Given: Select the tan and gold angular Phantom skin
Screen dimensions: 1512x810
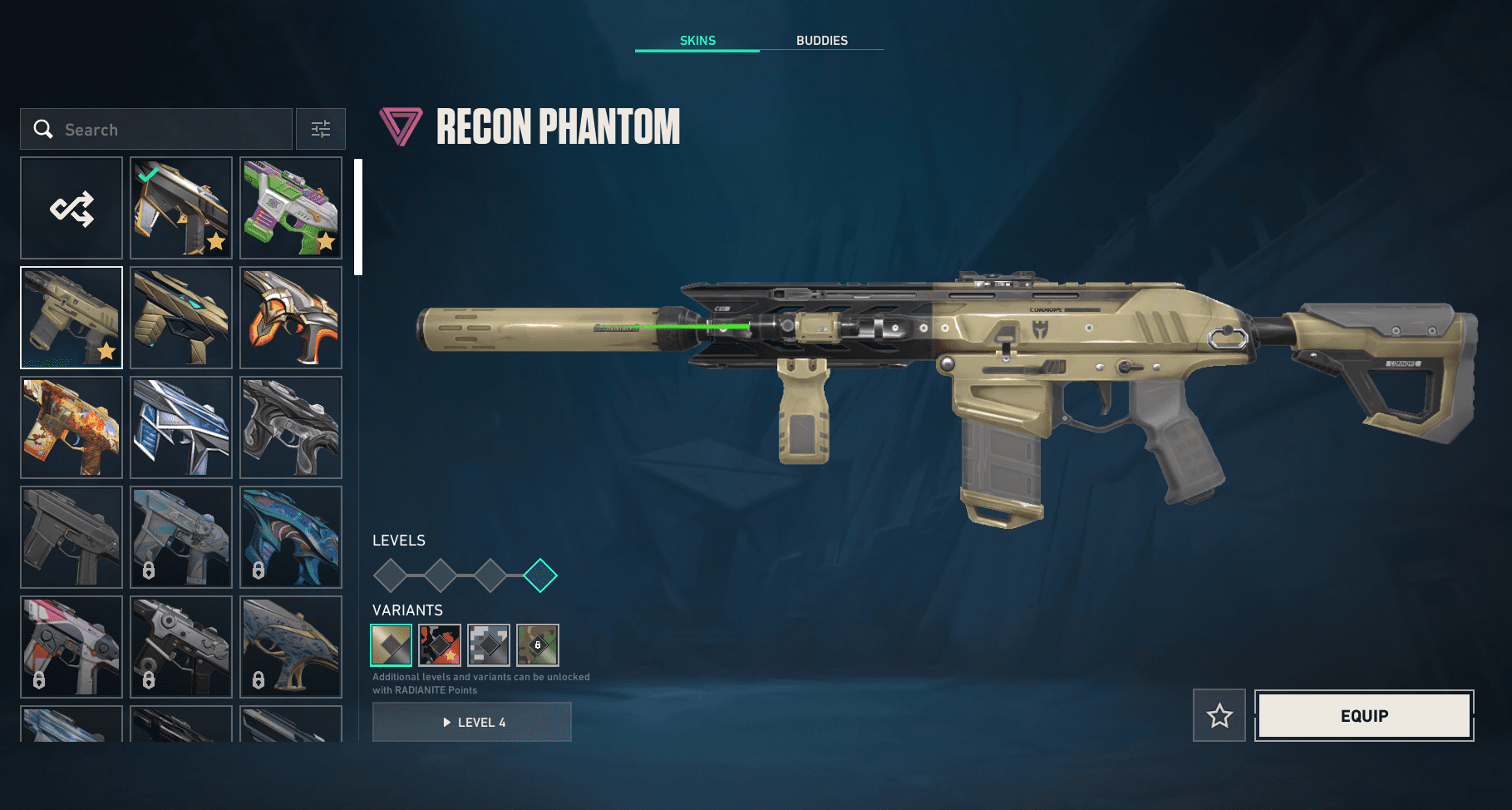Looking at the screenshot, I should click(181, 318).
